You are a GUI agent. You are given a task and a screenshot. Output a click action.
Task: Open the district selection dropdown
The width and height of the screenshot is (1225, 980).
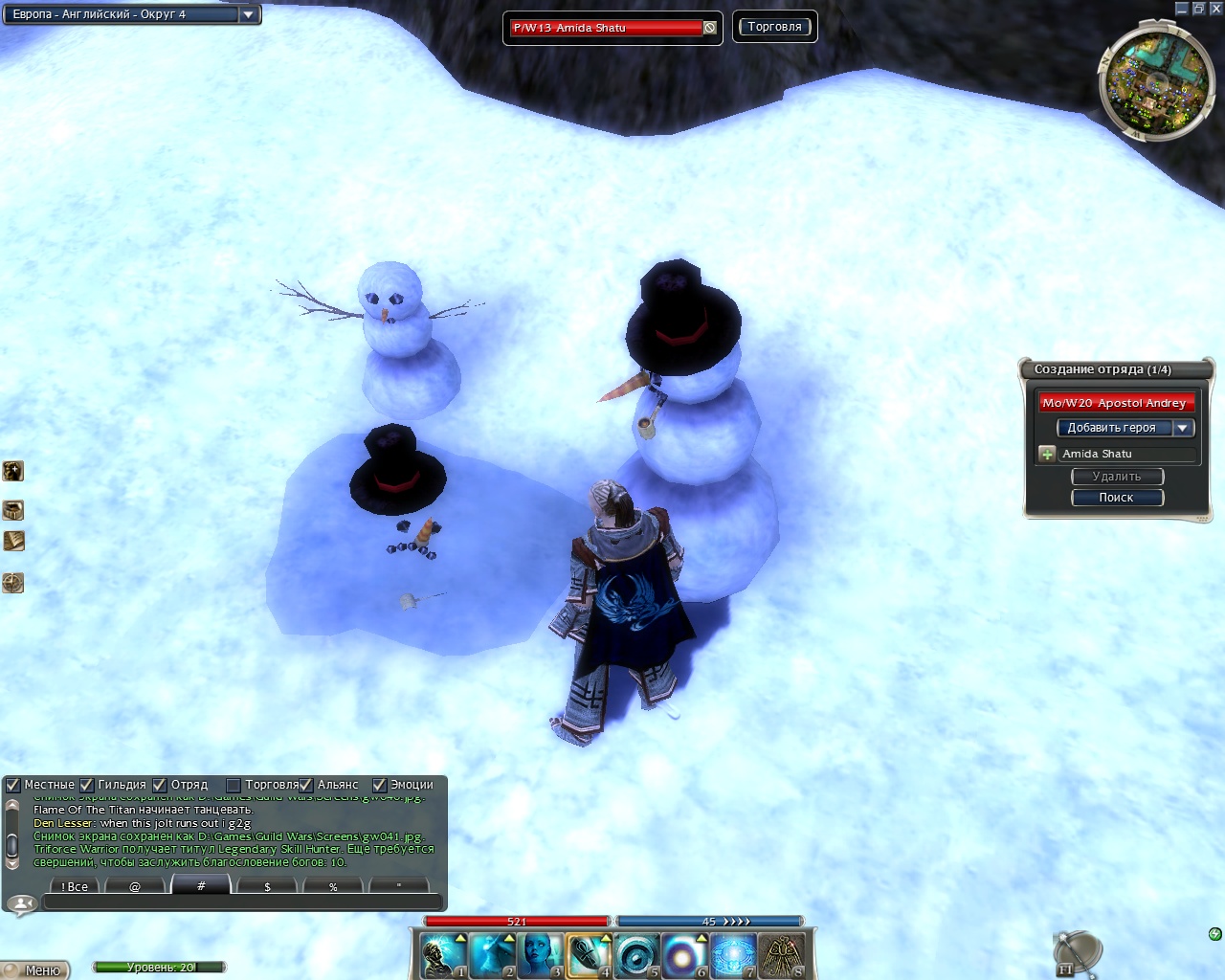click(x=248, y=14)
